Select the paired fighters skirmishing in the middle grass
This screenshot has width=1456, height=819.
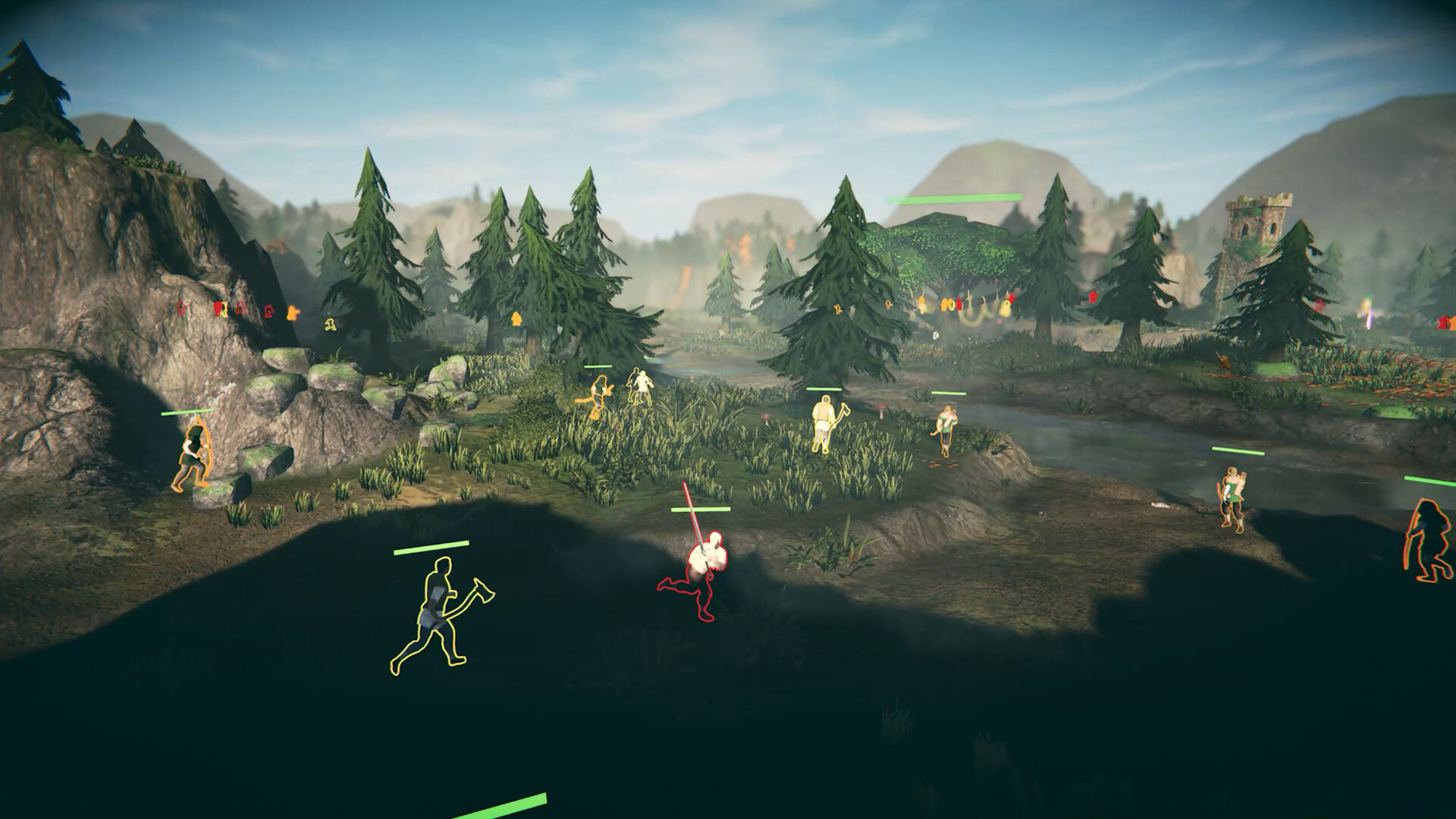click(x=641, y=387)
